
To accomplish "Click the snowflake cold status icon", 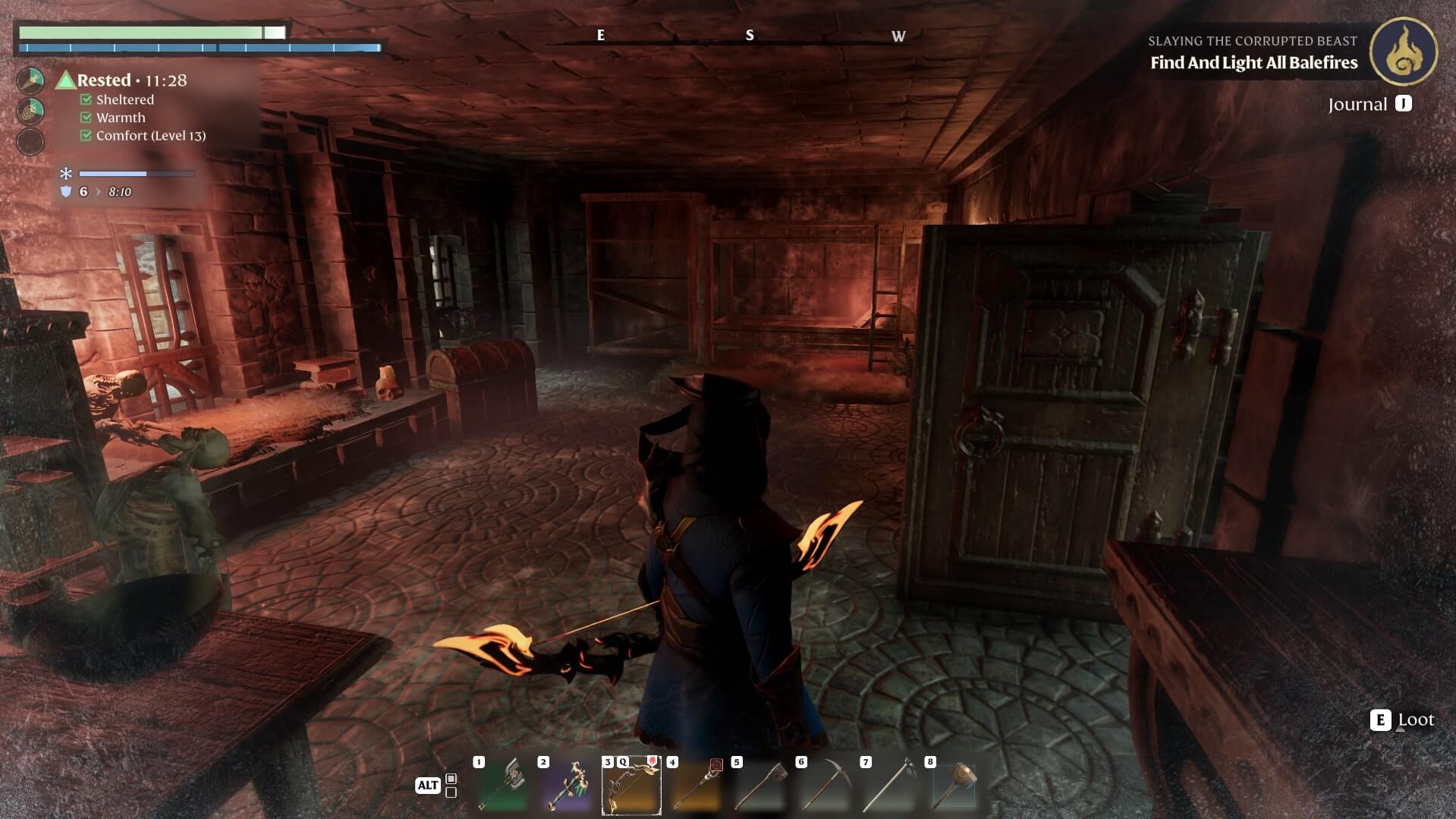I will pos(66,174).
